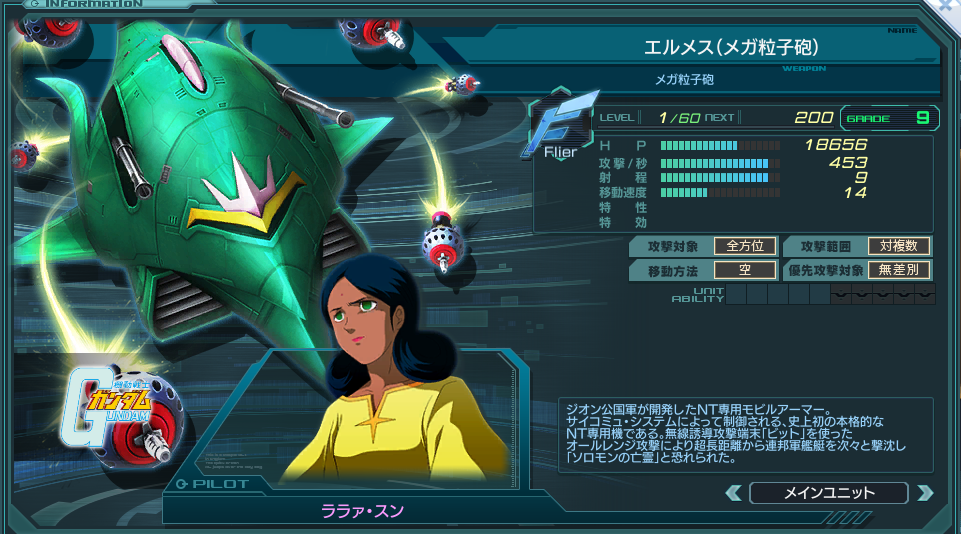Show the next unit with the right arrow

pos(924,492)
